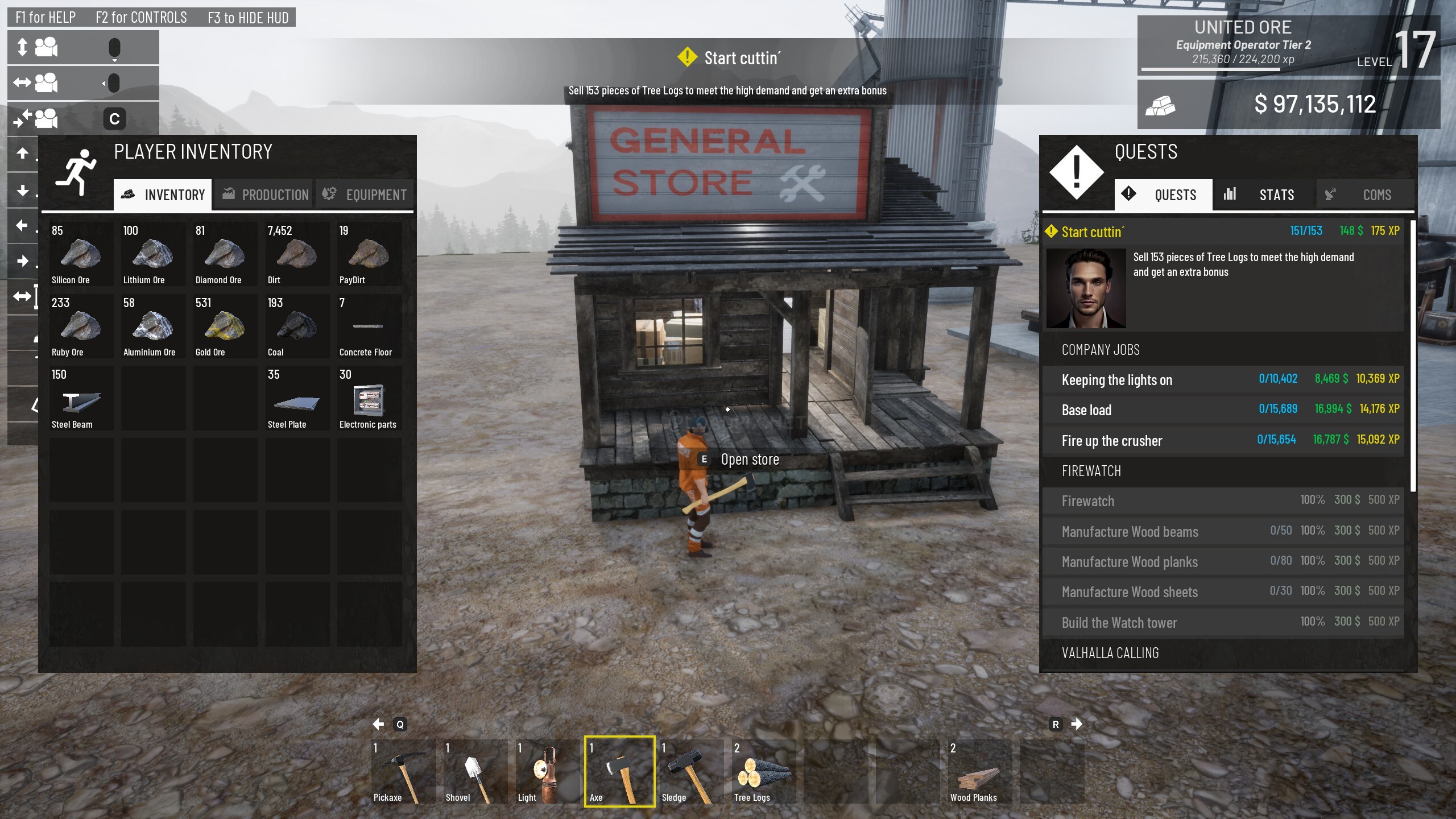The width and height of the screenshot is (1456, 819).
Task: Choose the Sledge in the hotbar
Action: [x=691, y=771]
